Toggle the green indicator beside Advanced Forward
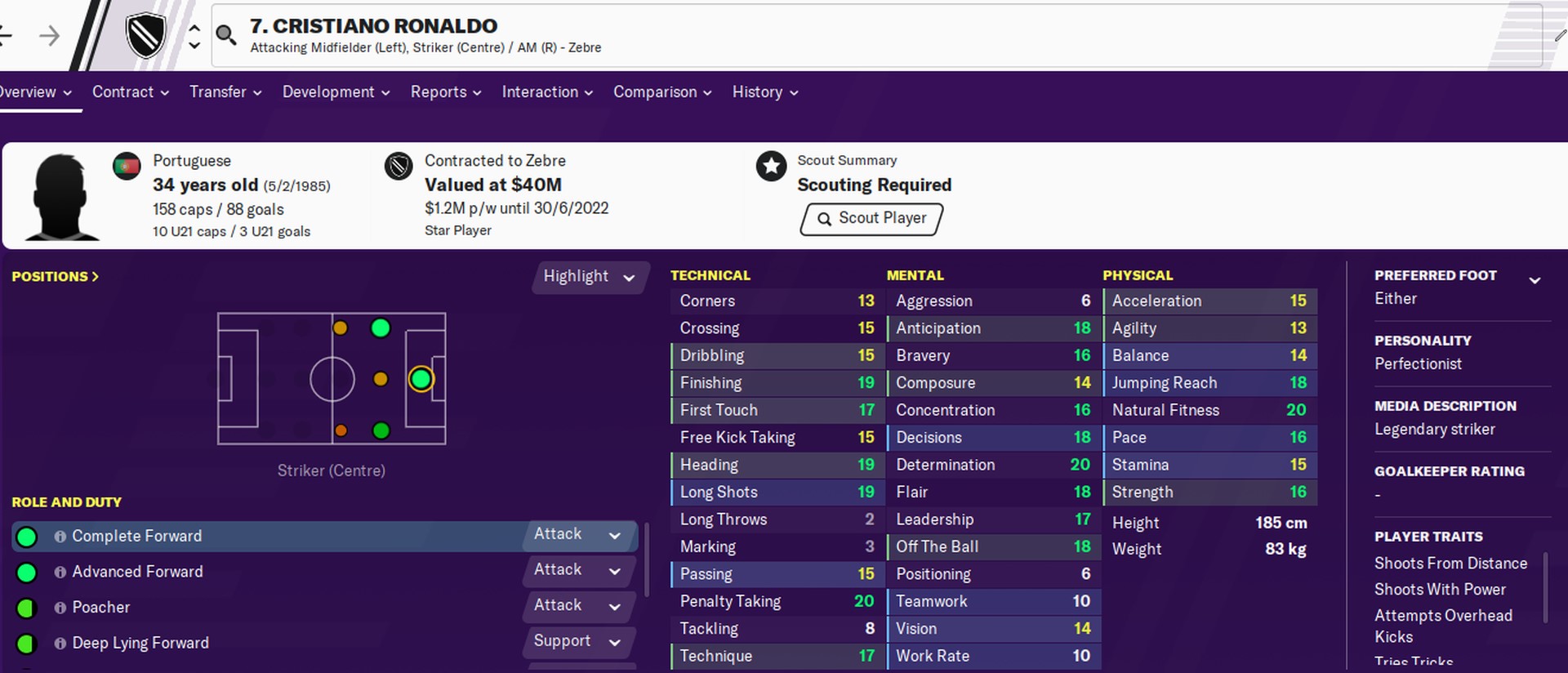 27,572
